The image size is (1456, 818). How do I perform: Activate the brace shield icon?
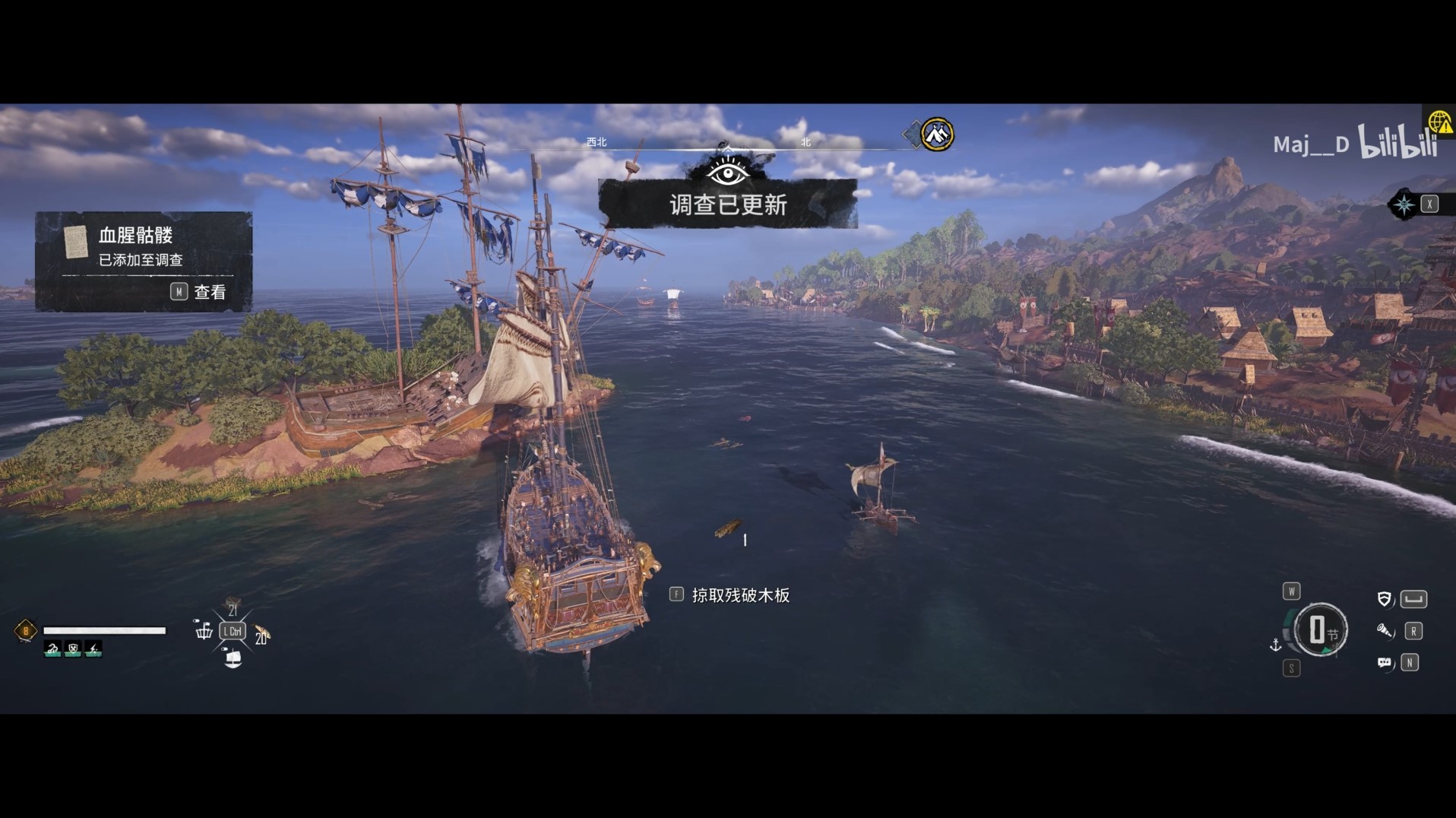point(1385,599)
